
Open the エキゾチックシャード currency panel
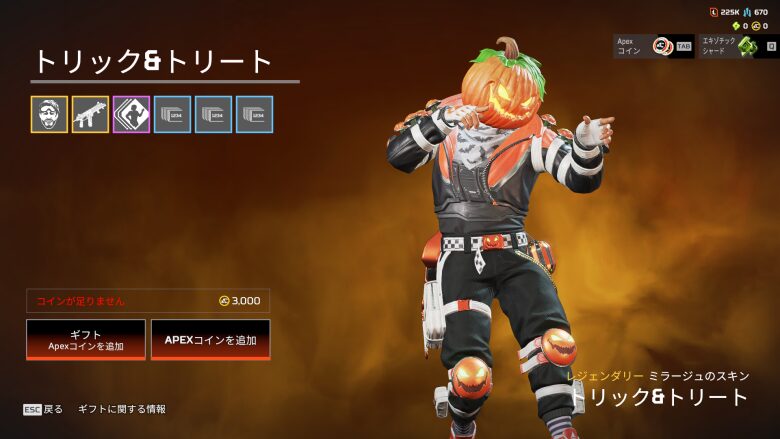coord(739,46)
